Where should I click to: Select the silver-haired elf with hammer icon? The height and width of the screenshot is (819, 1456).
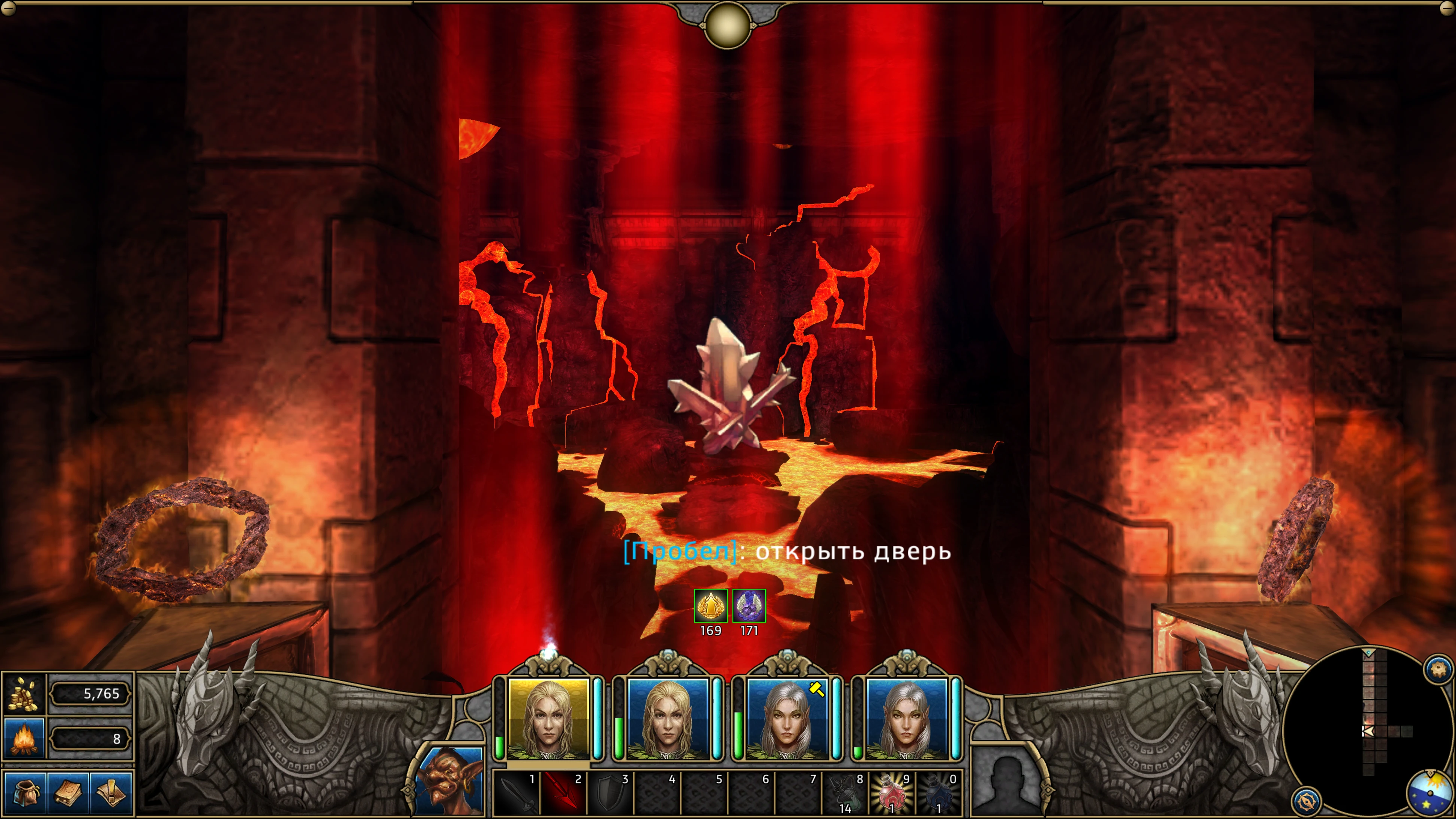point(787,718)
